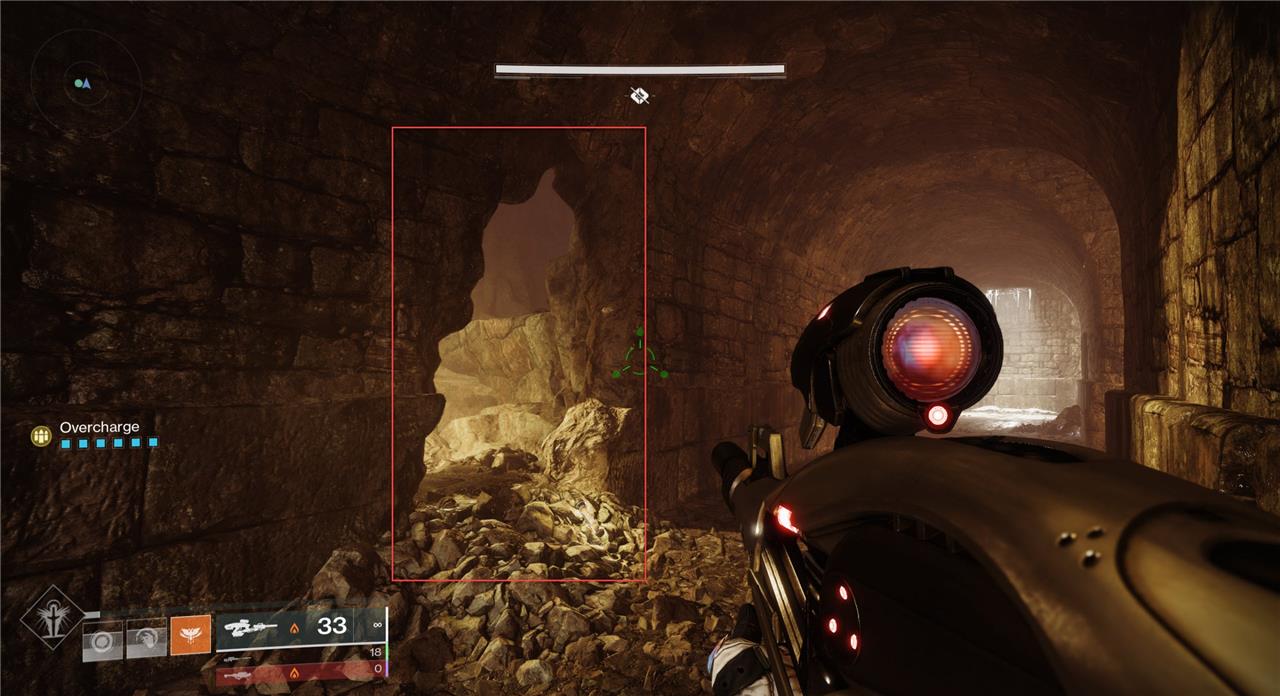1280x696 pixels.
Task: Select the equipped primary weapon icon
Action: [250, 627]
